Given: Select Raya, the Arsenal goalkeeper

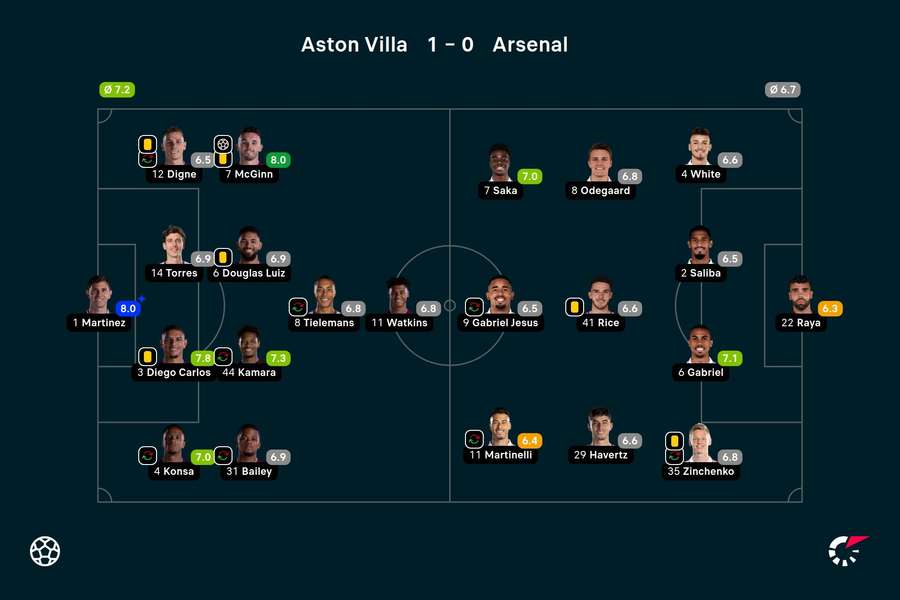Looking at the screenshot, I should [800, 296].
